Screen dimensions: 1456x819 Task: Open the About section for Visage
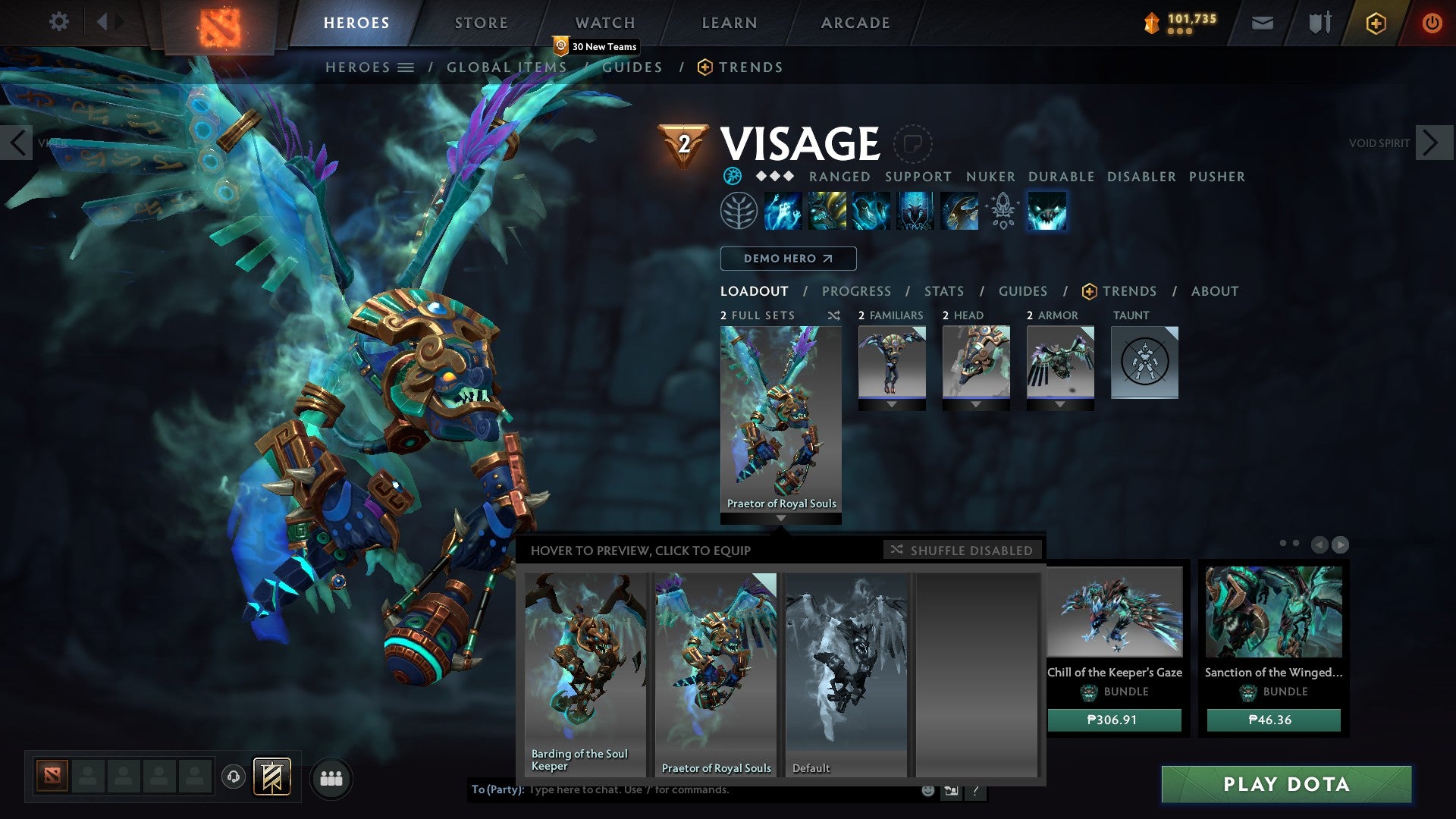[1215, 291]
